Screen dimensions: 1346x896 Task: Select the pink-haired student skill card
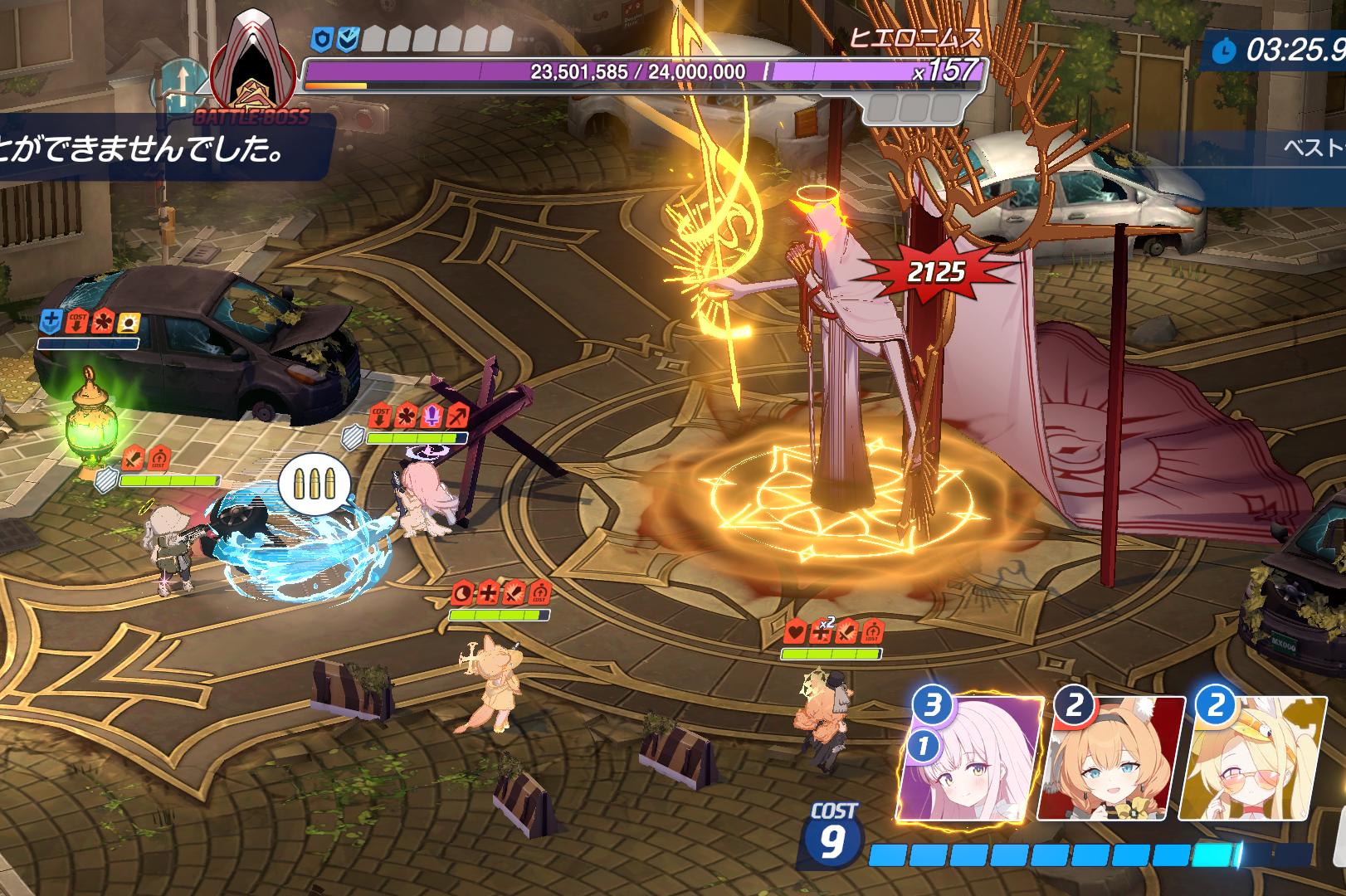coord(971,759)
